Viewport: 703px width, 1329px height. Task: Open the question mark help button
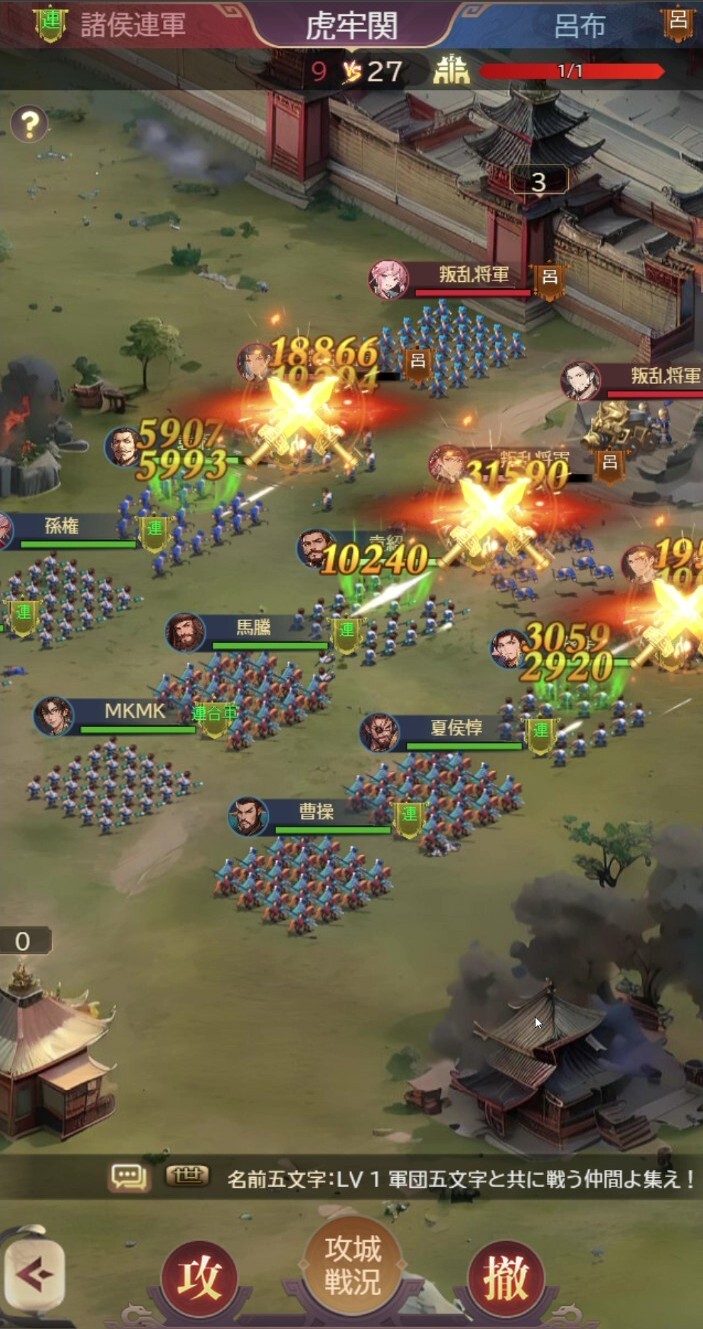[30, 125]
